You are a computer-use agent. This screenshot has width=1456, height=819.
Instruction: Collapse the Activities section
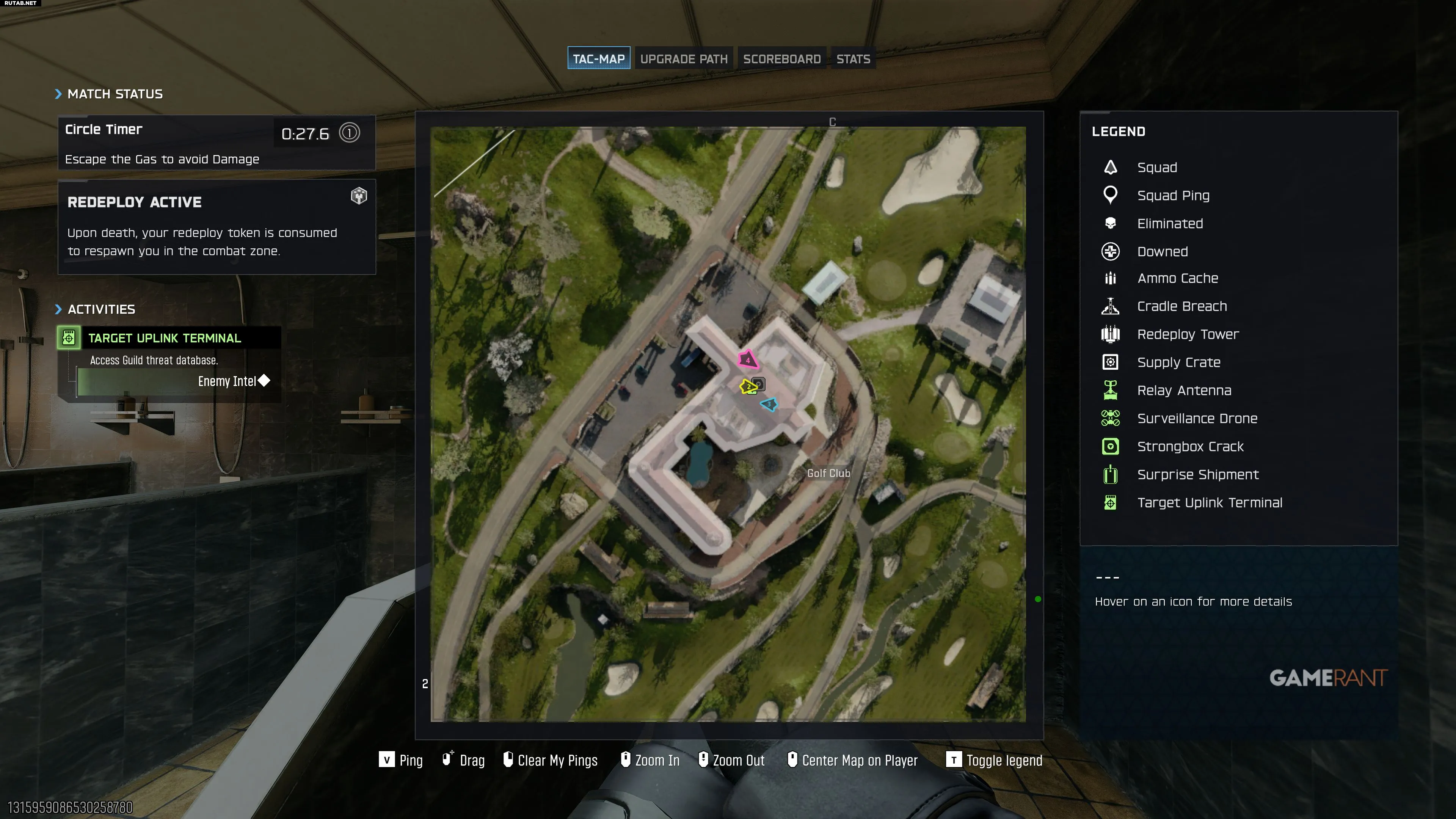coord(95,309)
